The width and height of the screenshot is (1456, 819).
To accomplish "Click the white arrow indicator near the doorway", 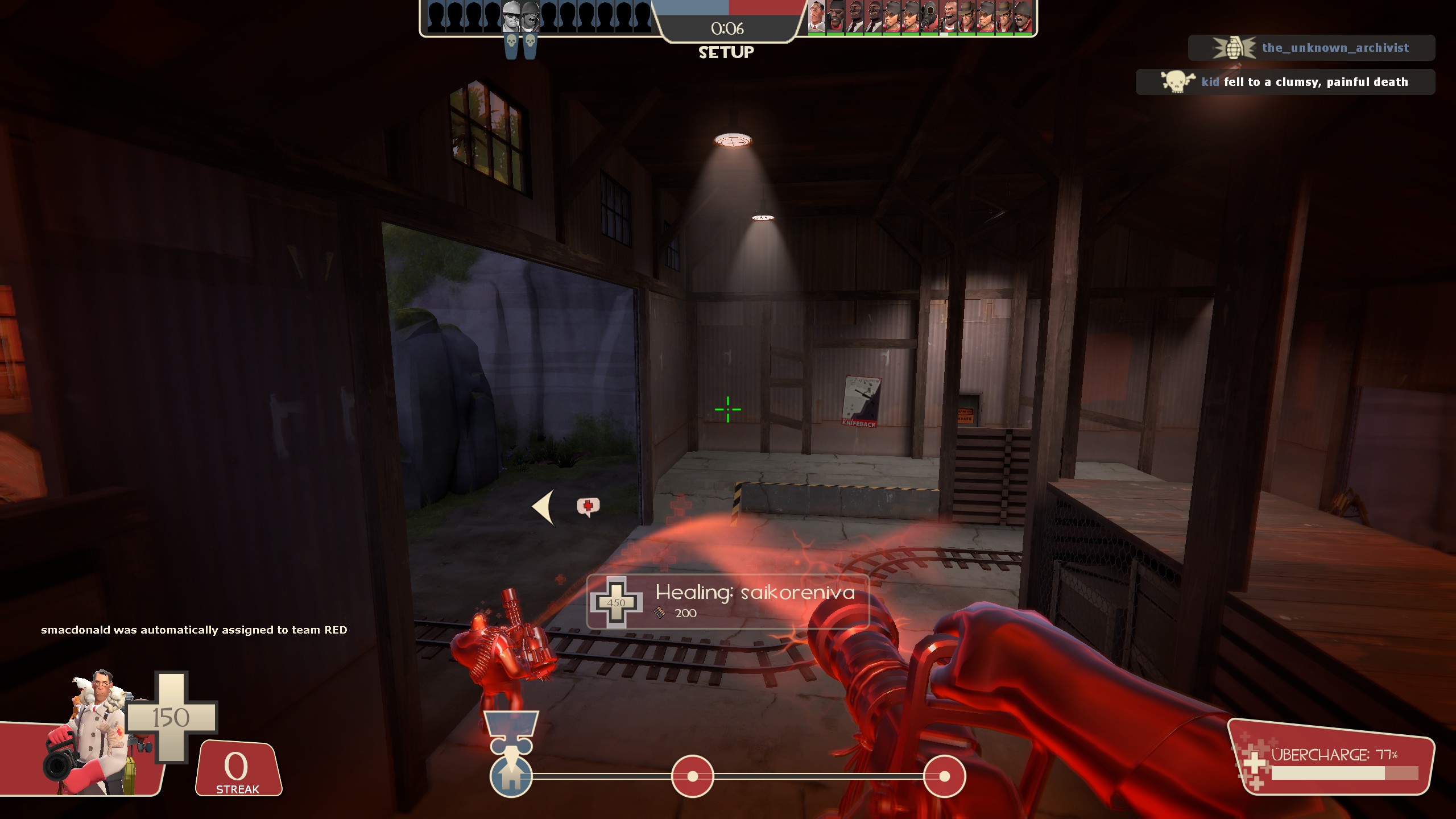I will (544, 507).
